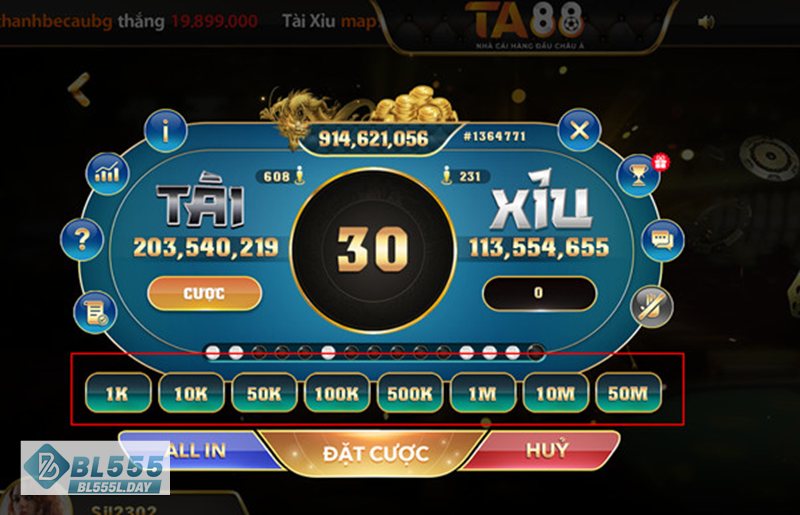
Task: Open the chat bubble icon
Action: (x=661, y=240)
